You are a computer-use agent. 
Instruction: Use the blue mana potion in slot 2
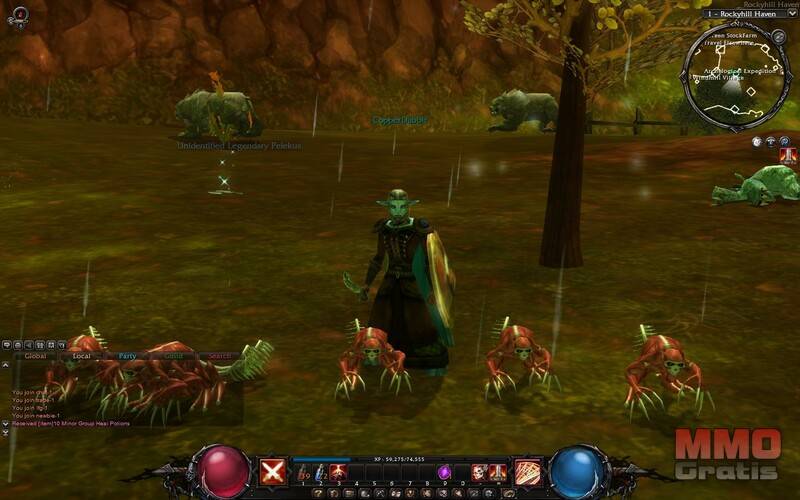click(x=321, y=472)
